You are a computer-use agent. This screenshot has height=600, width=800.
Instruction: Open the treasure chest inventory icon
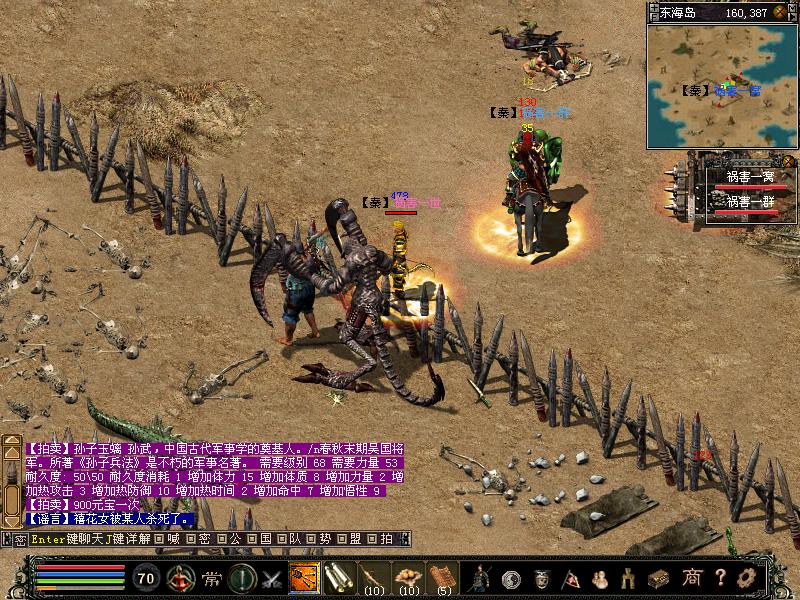pos(657,578)
